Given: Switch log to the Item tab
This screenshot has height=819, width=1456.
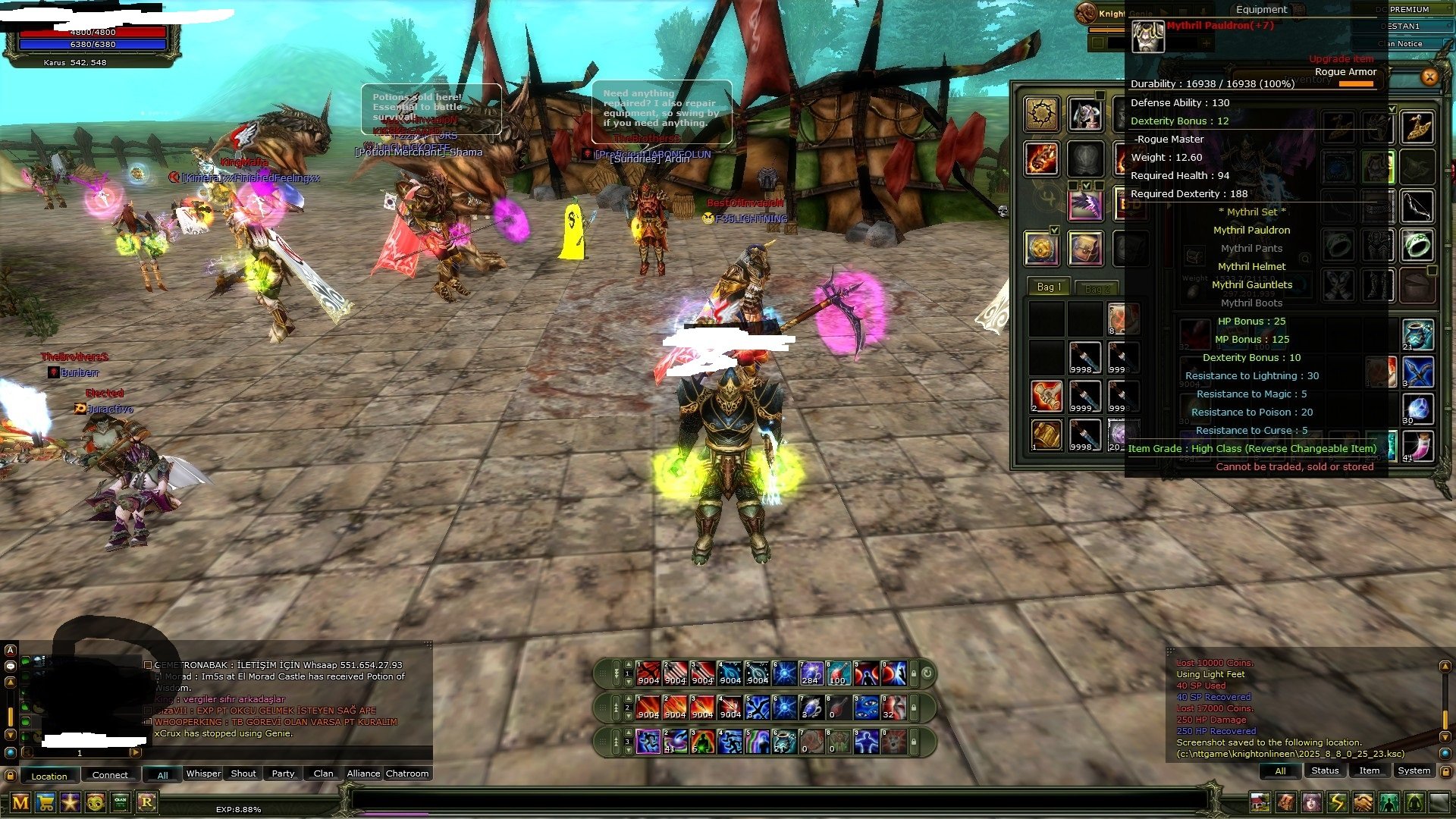Looking at the screenshot, I should (1369, 770).
